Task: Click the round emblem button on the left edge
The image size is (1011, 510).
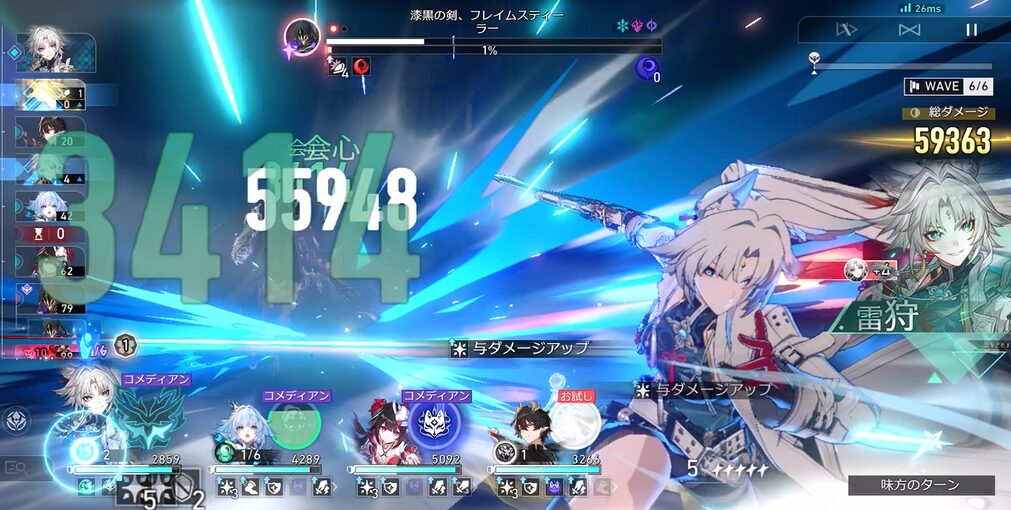Action: point(15,421)
